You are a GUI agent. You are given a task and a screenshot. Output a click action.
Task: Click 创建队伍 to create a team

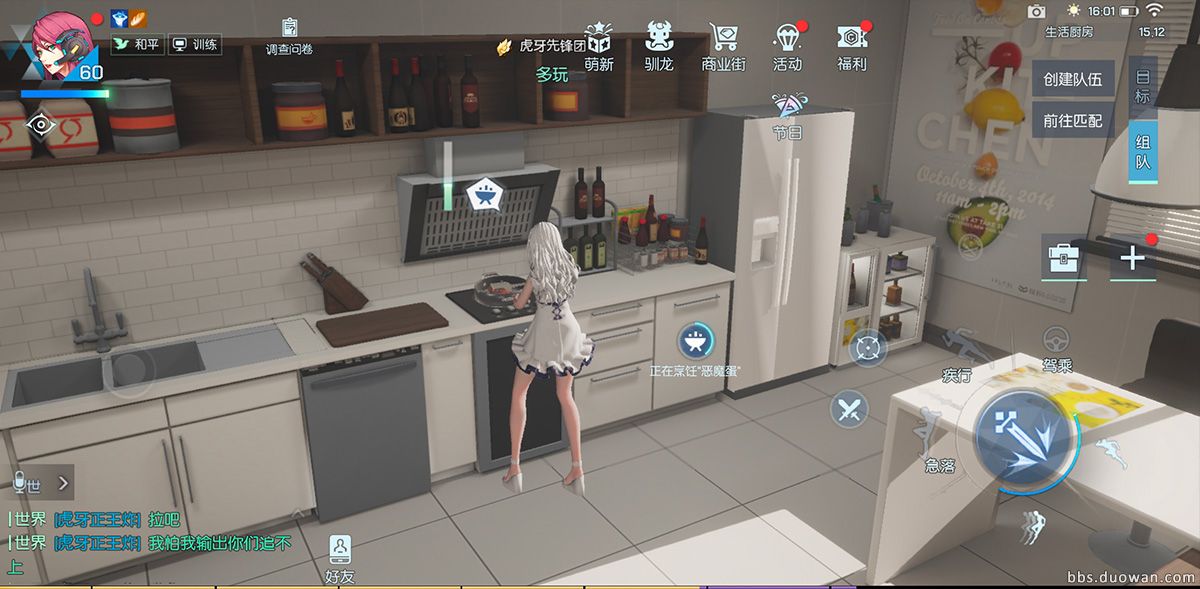coord(1072,80)
